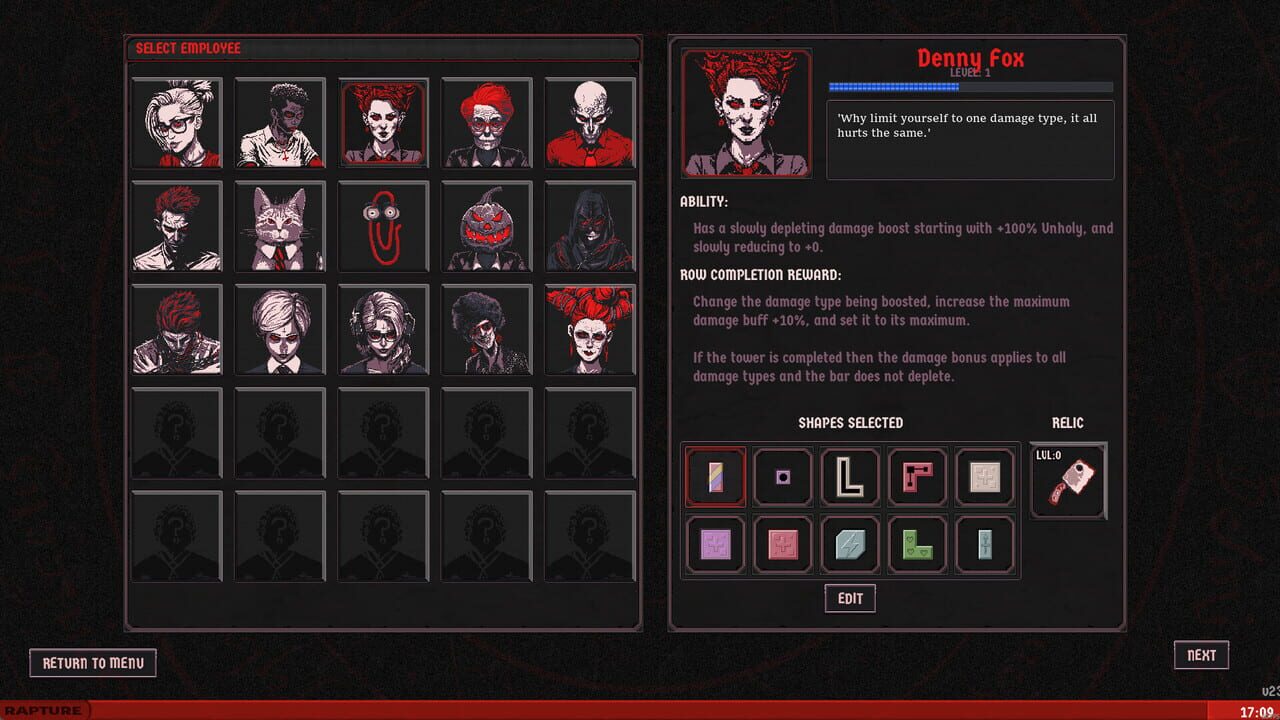This screenshot has width=1280, height=720.
Task: Toggle the green L-shape with hearts
Action: tap(917, 544)
